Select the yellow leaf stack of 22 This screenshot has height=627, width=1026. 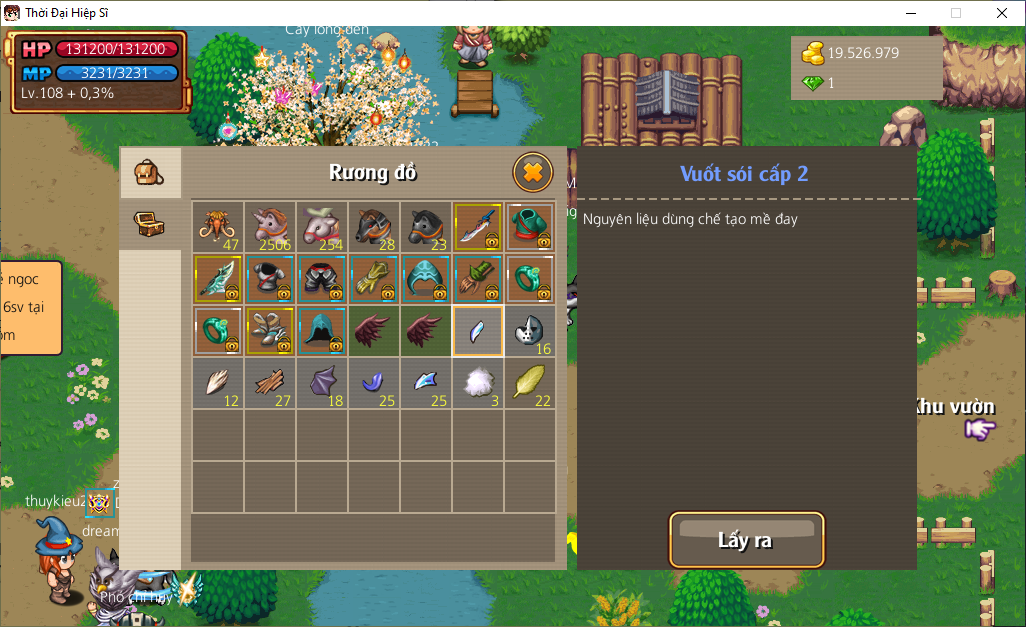530,383
